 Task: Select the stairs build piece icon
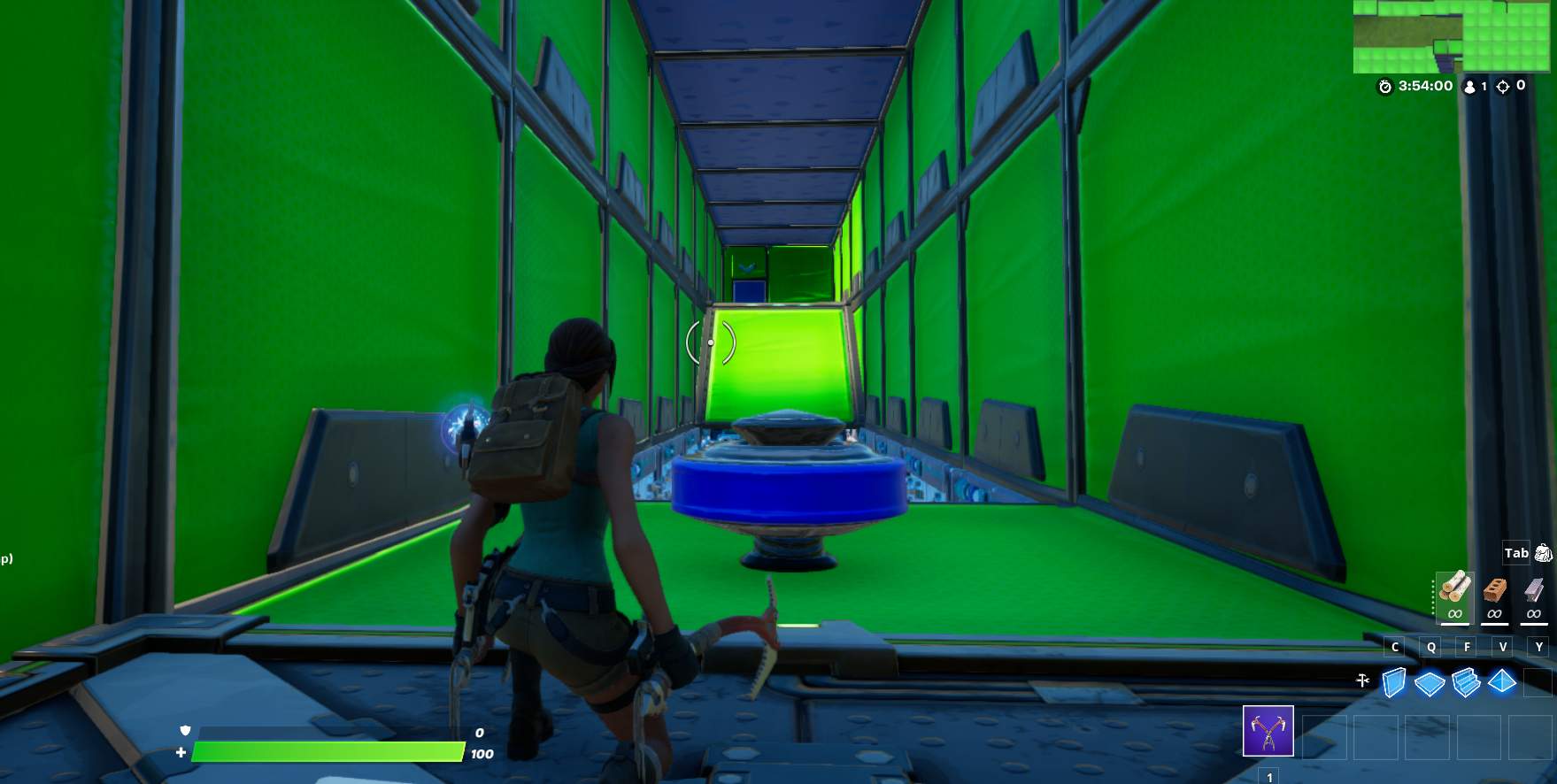tap(1465, 682)
